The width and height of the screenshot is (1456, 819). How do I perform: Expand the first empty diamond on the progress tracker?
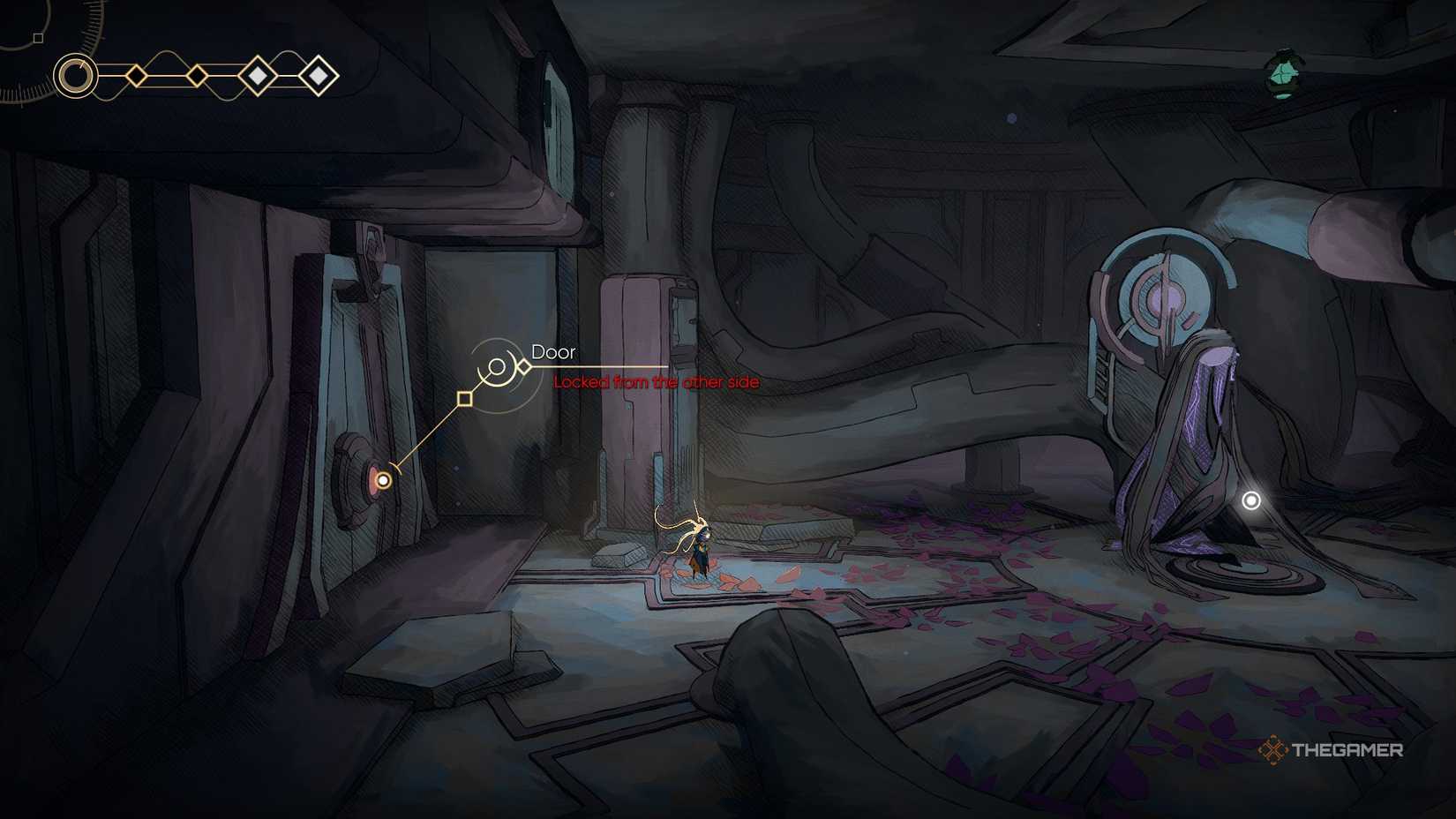136,76
